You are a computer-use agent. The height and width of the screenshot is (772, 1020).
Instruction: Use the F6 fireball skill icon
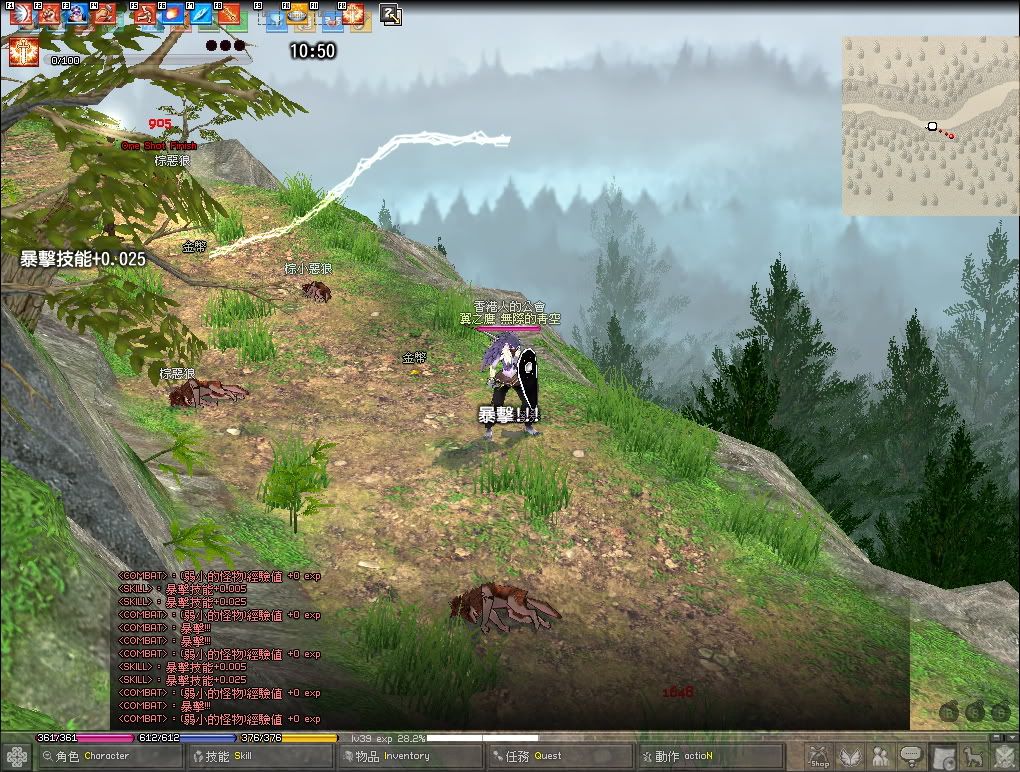(x=173, y=15)
